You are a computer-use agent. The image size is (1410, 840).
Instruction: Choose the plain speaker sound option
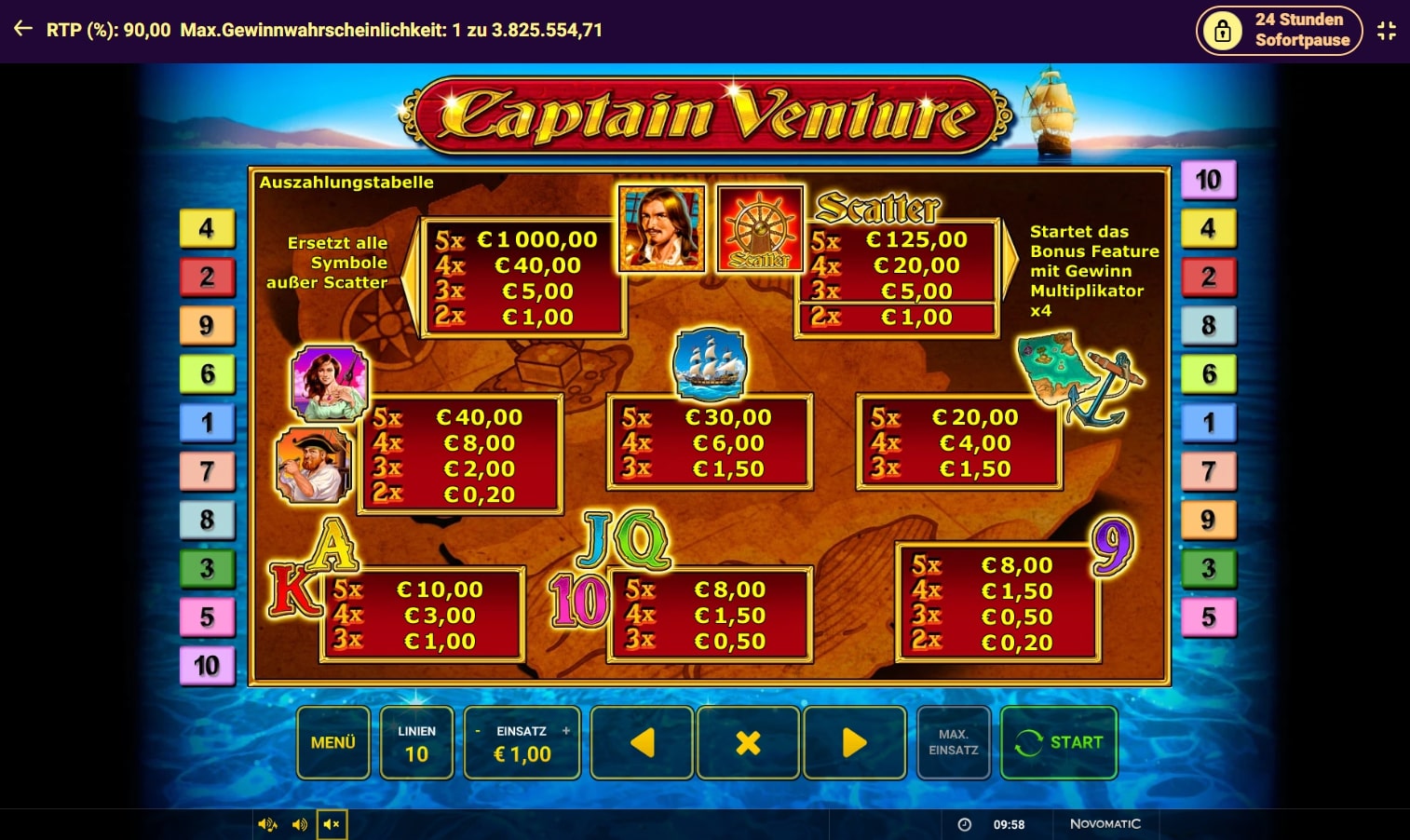300,824
